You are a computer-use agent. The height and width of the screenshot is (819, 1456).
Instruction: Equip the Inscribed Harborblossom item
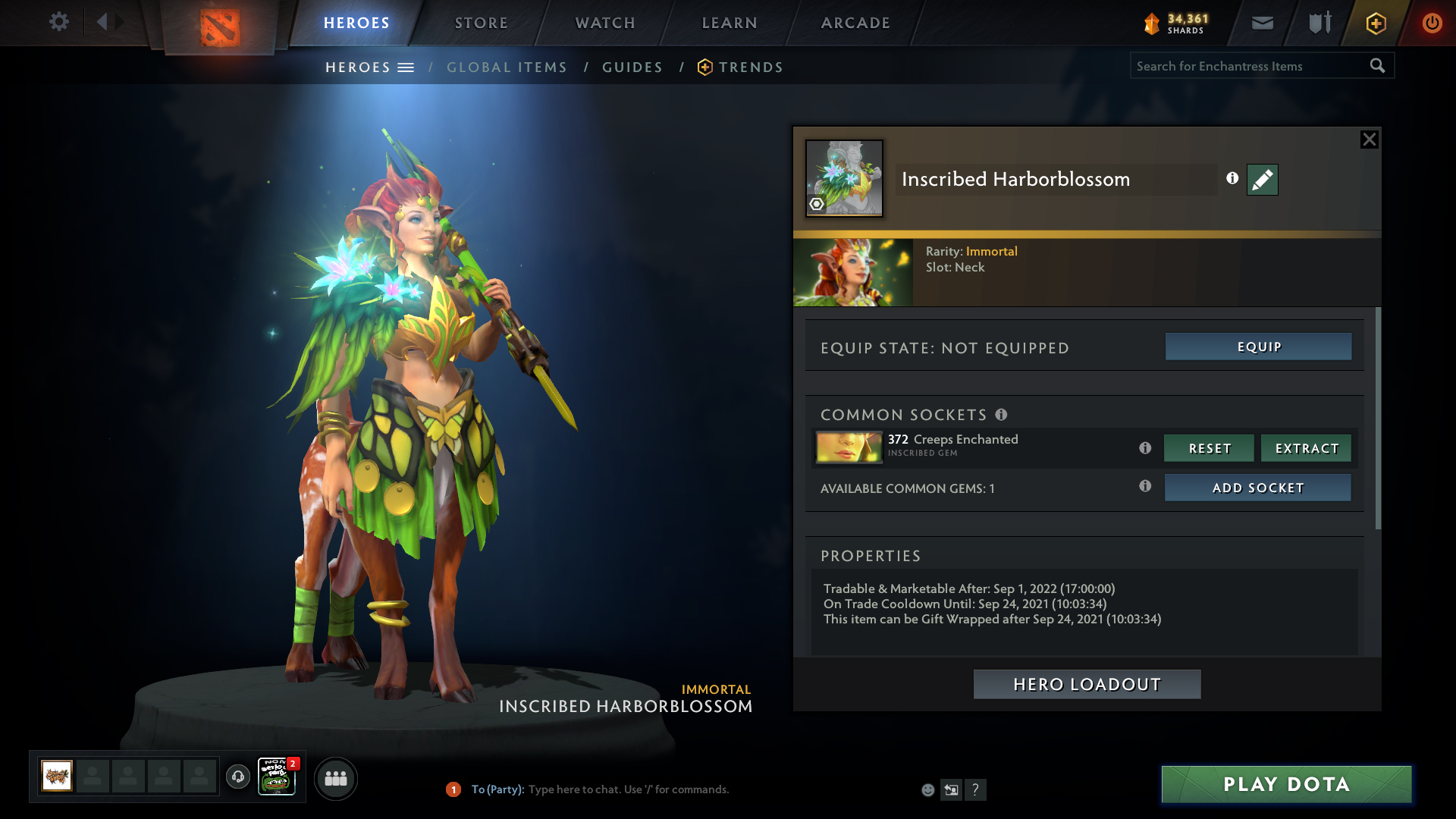click(x=1258, y=347)
